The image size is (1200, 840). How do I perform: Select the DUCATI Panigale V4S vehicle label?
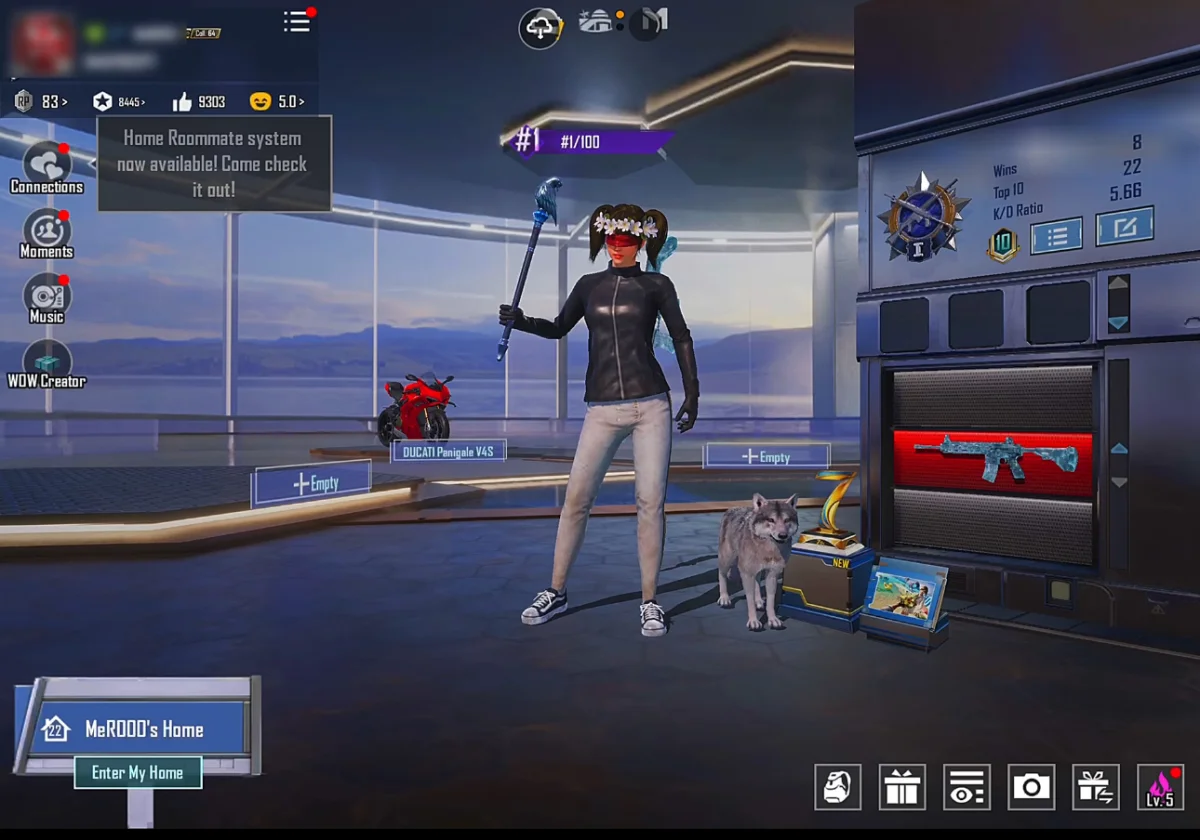448,451
